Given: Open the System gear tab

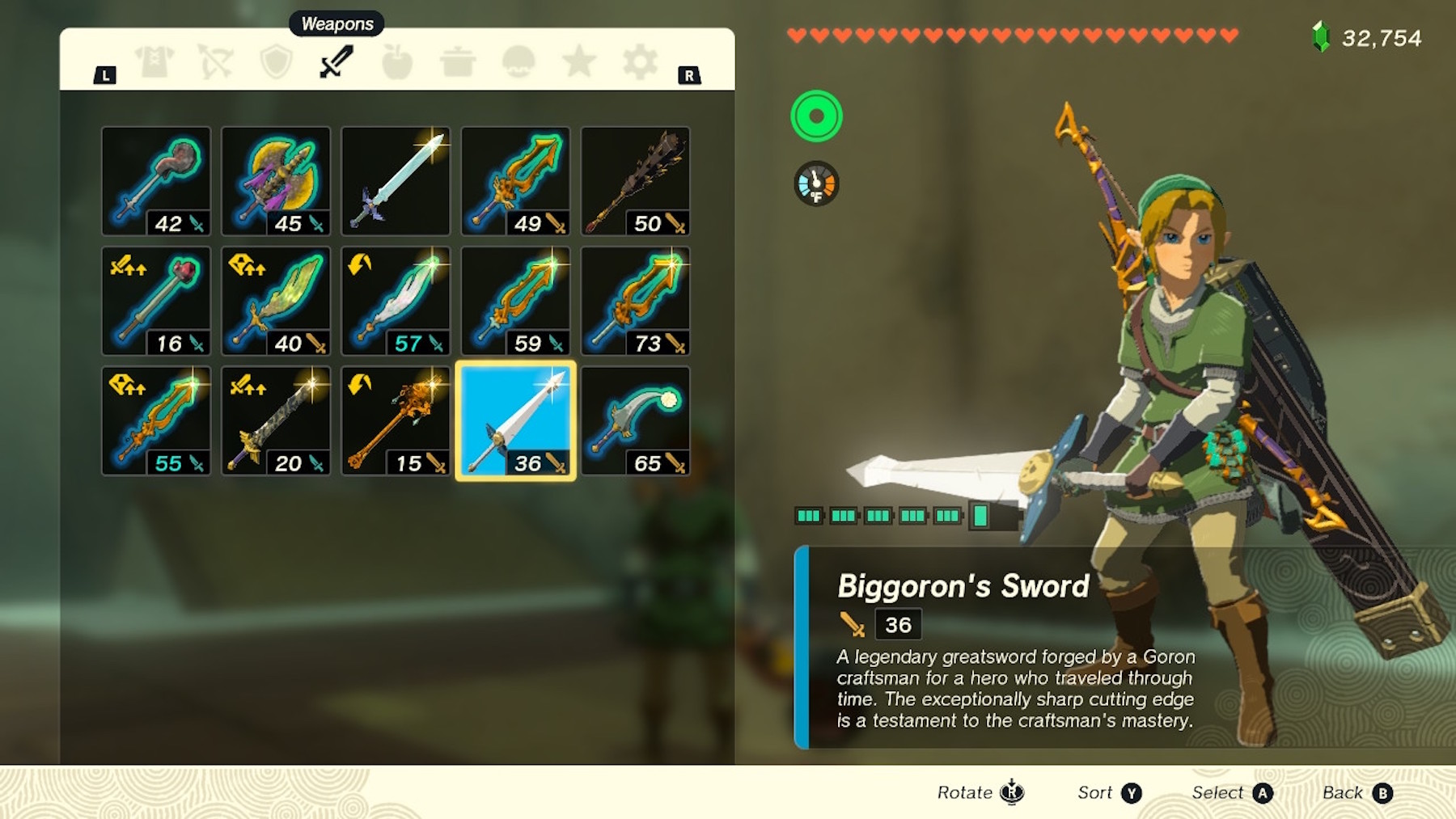Looking at the screenshot, I should pyautogui.click(x=640, y=62).
